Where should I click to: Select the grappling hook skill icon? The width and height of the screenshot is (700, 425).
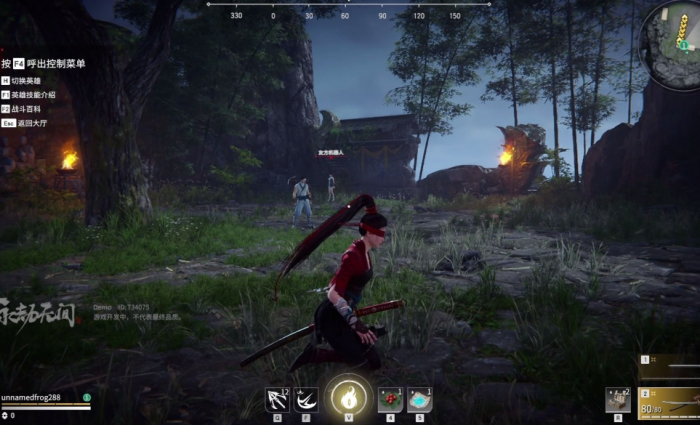[277, 399]
